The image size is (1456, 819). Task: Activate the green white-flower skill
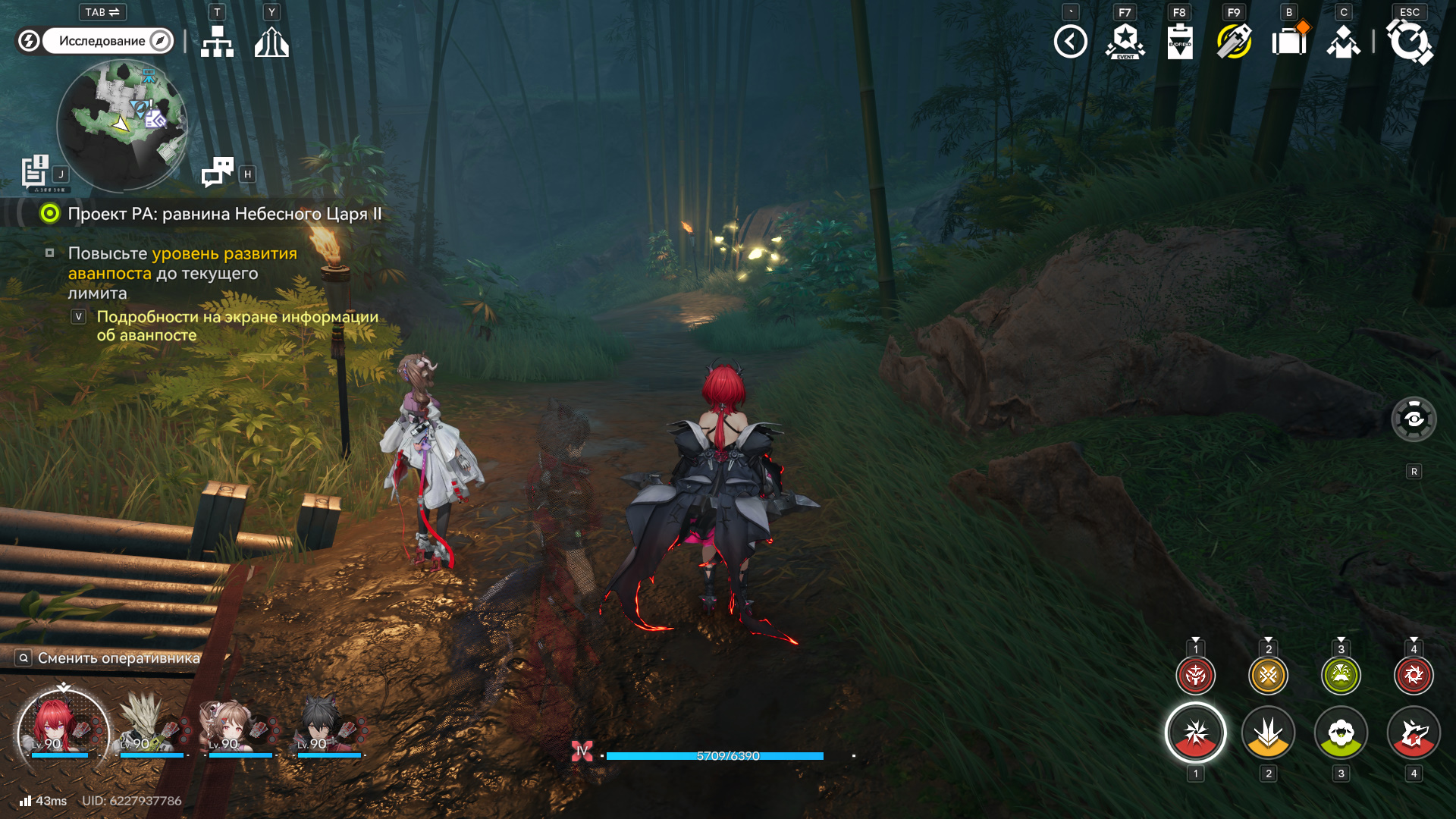click(1341, 733)
